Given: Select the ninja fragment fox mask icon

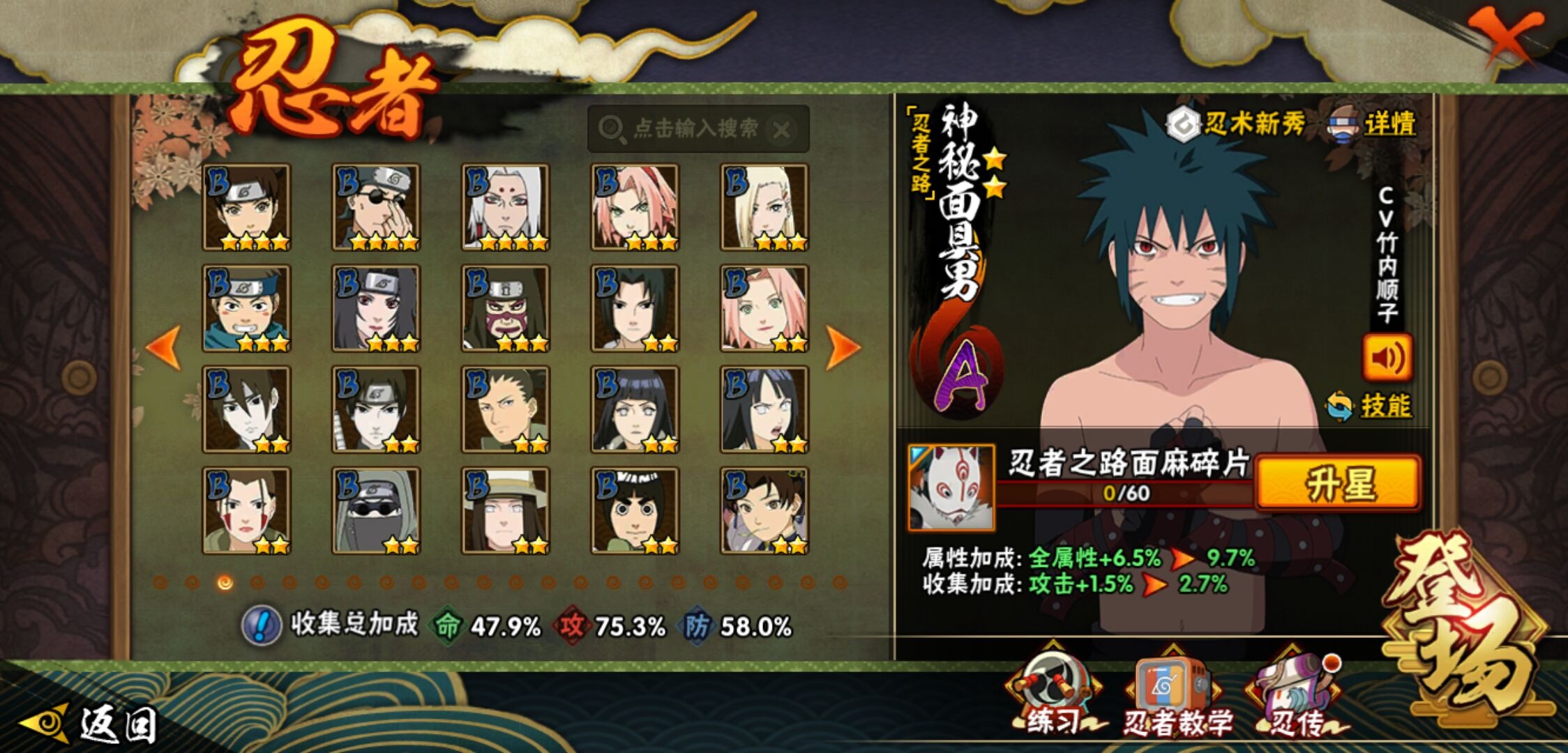Looking at the screenshot, I should pyautogui.click(x=951, y=487).
